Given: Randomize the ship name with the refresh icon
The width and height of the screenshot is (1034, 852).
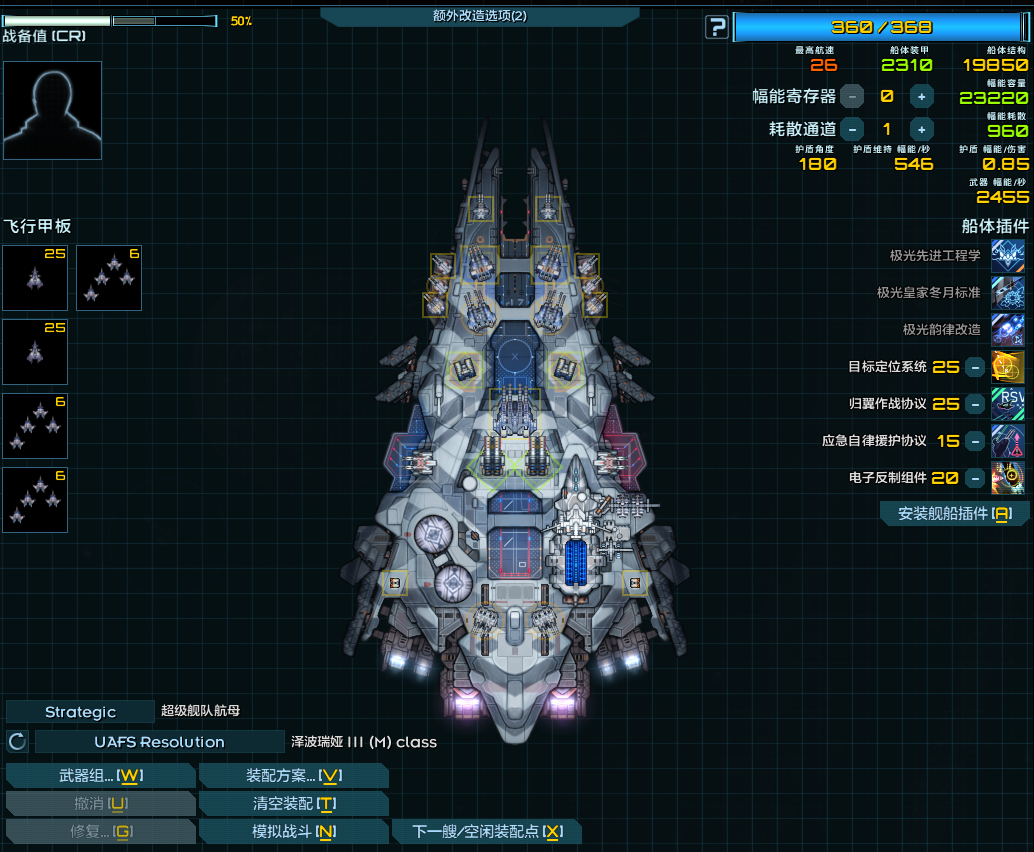Looking at the screenshot, I should (x=17, y=742).
